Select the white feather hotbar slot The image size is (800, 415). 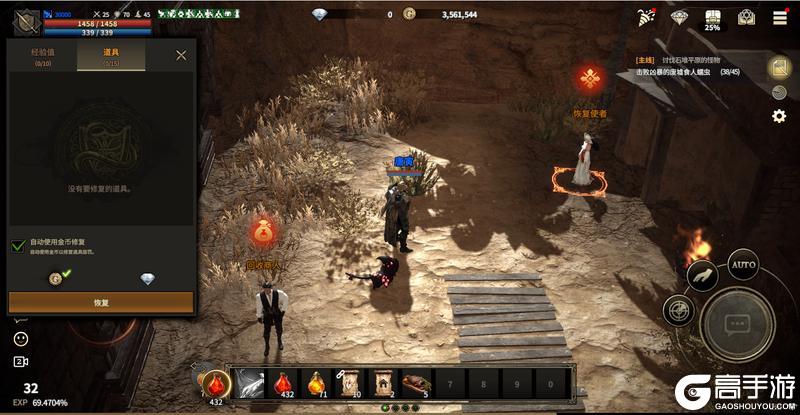tap(250, 383)
